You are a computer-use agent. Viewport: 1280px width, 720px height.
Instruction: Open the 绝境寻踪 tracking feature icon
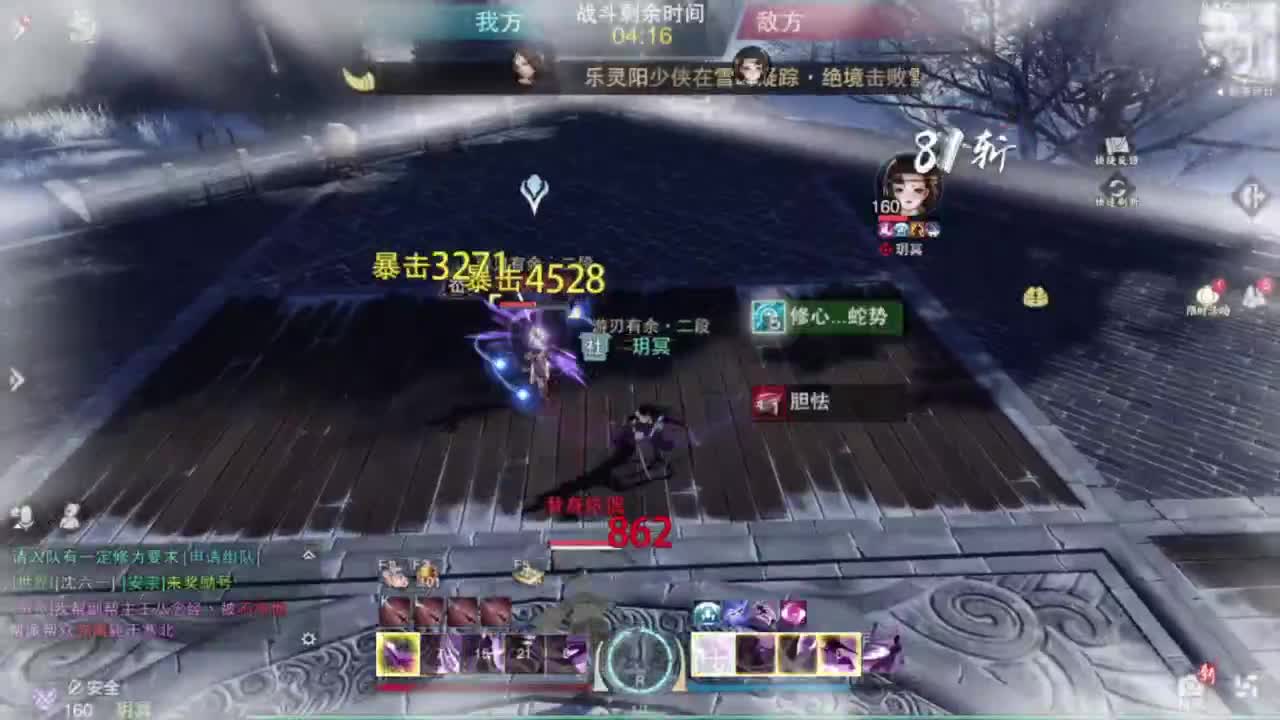point(1117,145)
